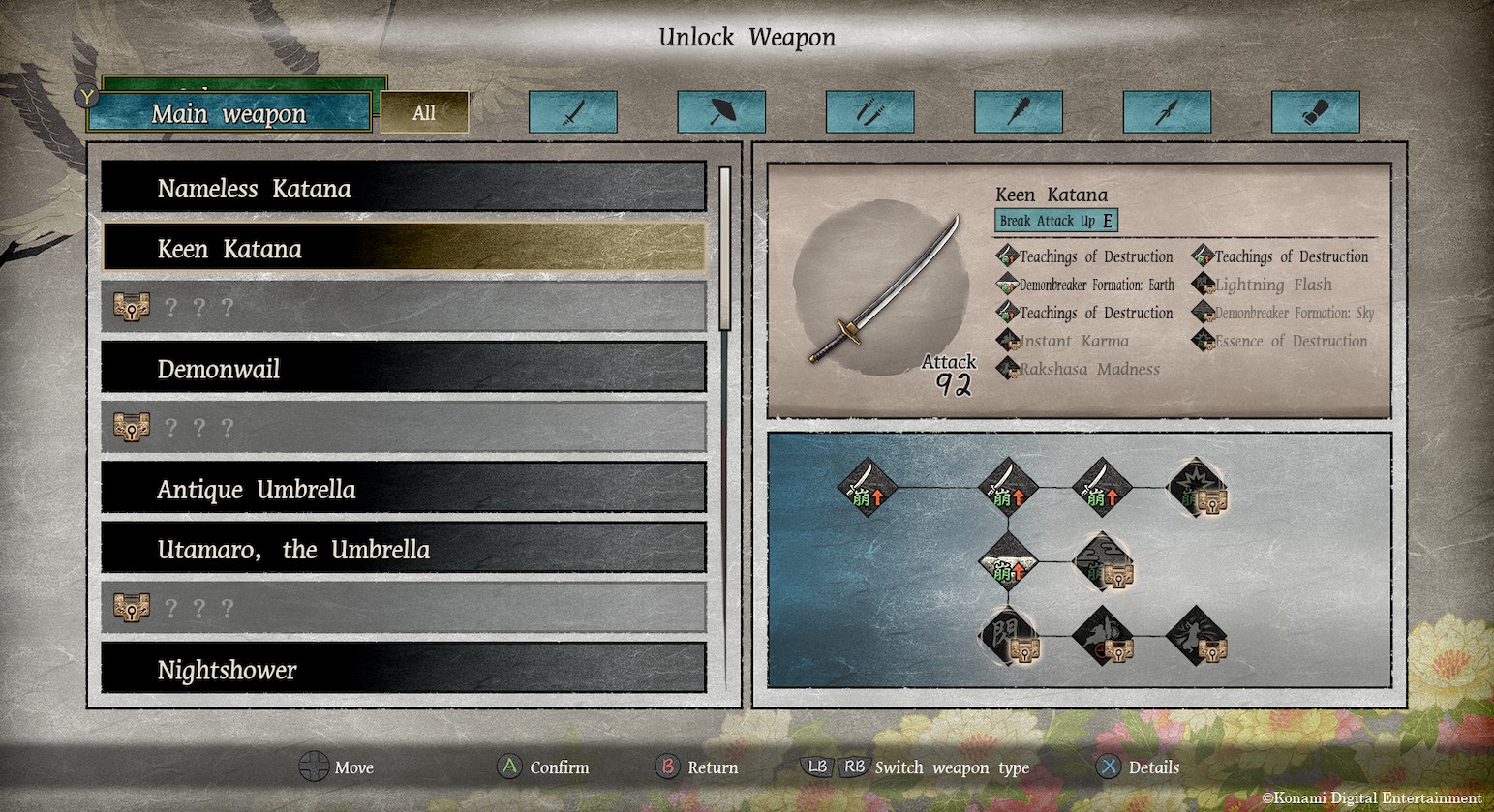Choose the Keen Katana entry
This screenshot has width=1494, height=812.
pos(403,248)
